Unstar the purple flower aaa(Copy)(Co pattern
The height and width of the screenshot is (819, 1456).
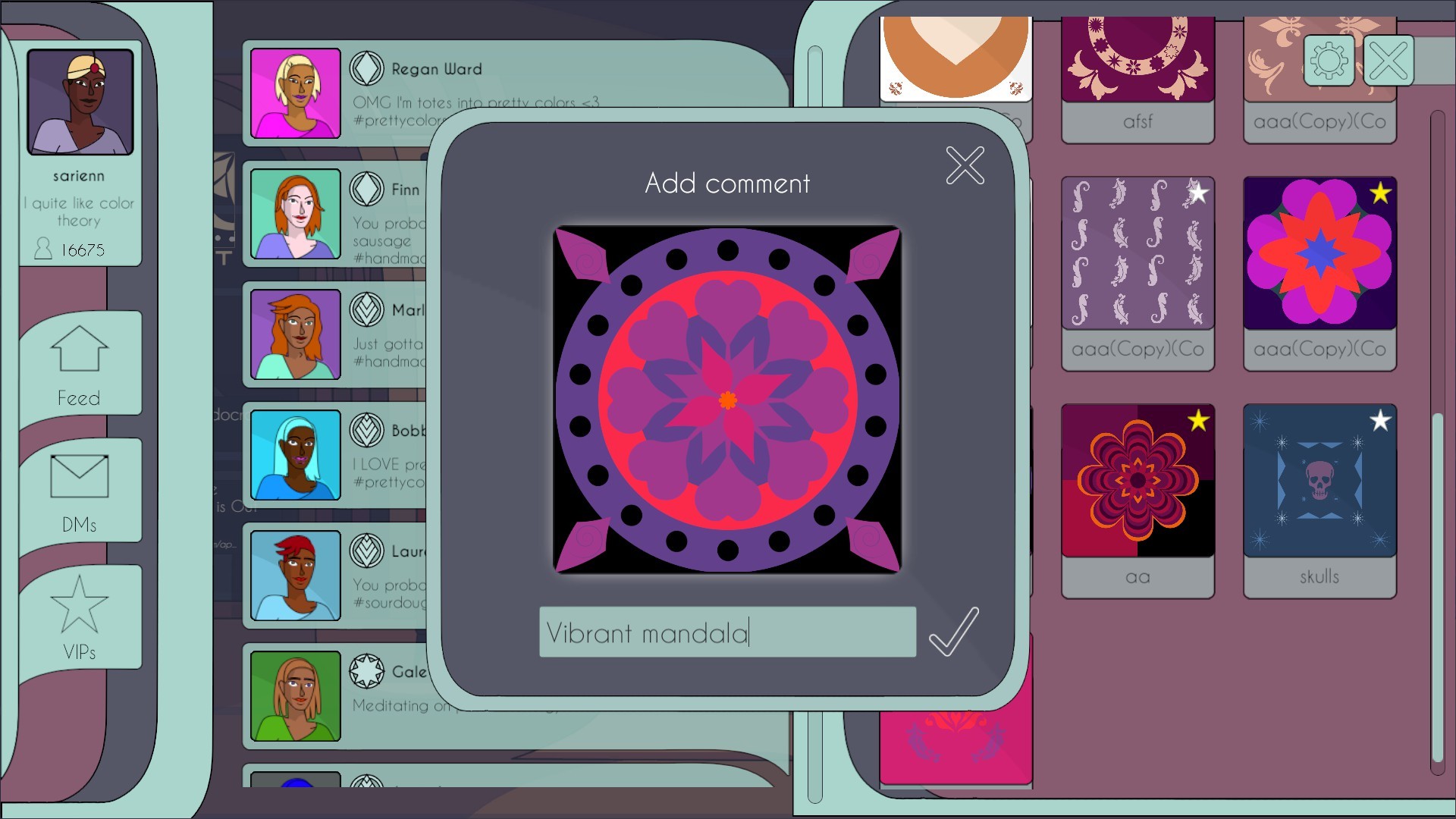[x=1380, y=194]
